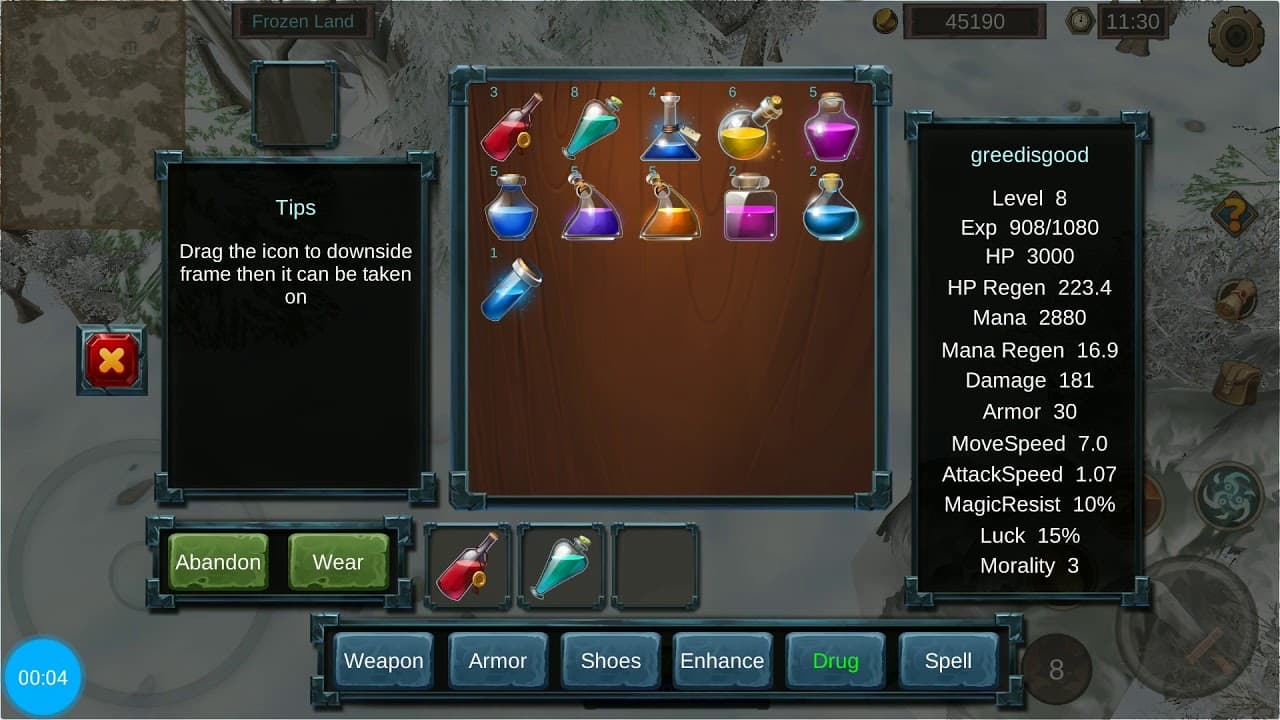Click the equipped red potion slot
1280x720 pixels.
(467, 566)
